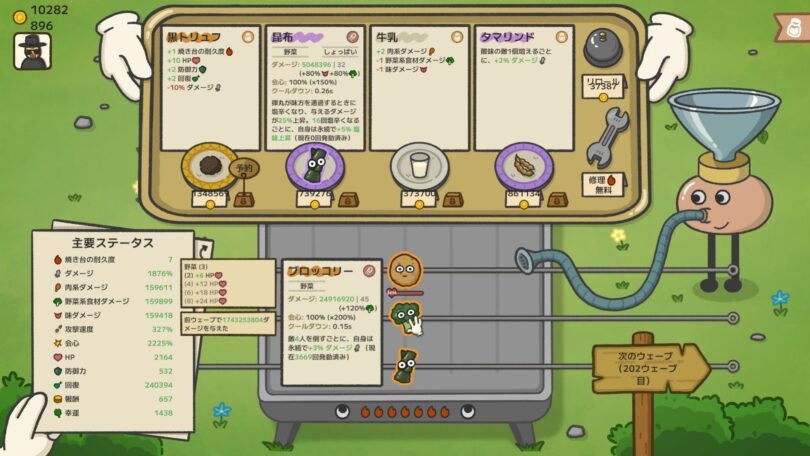Toggle the lock under the black truffle
The width and height of the screenshot is (810, 456).
coord(243,199)
